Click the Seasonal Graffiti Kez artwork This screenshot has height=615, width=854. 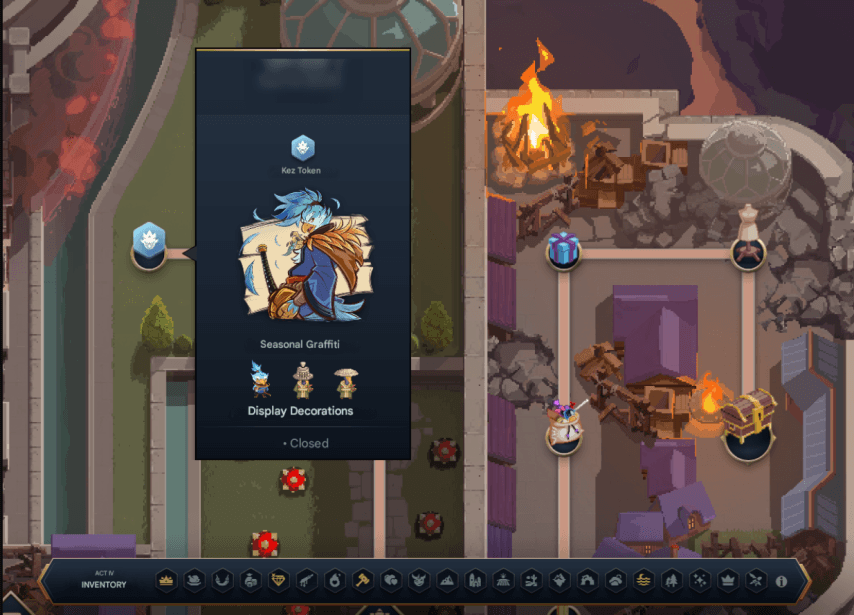tap(303, 260)
